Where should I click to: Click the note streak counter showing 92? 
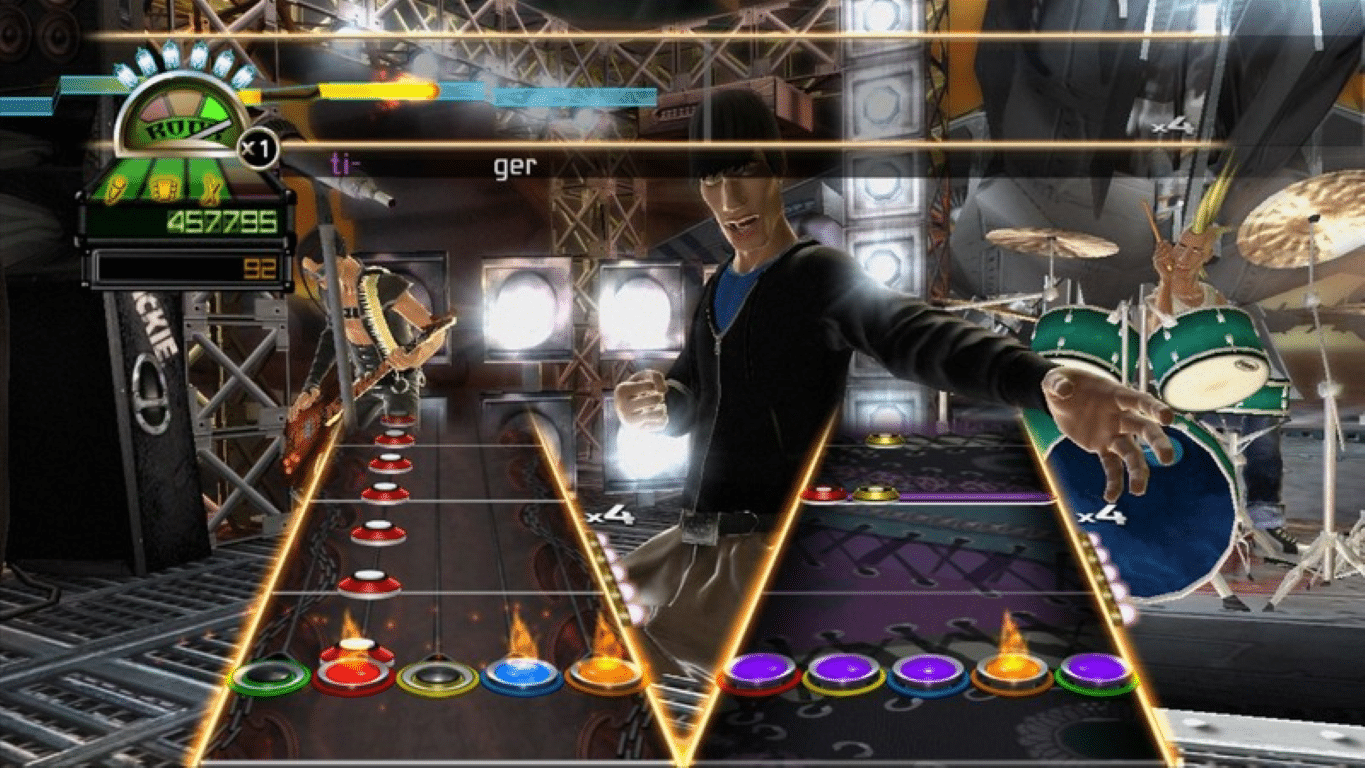[263, 266]
